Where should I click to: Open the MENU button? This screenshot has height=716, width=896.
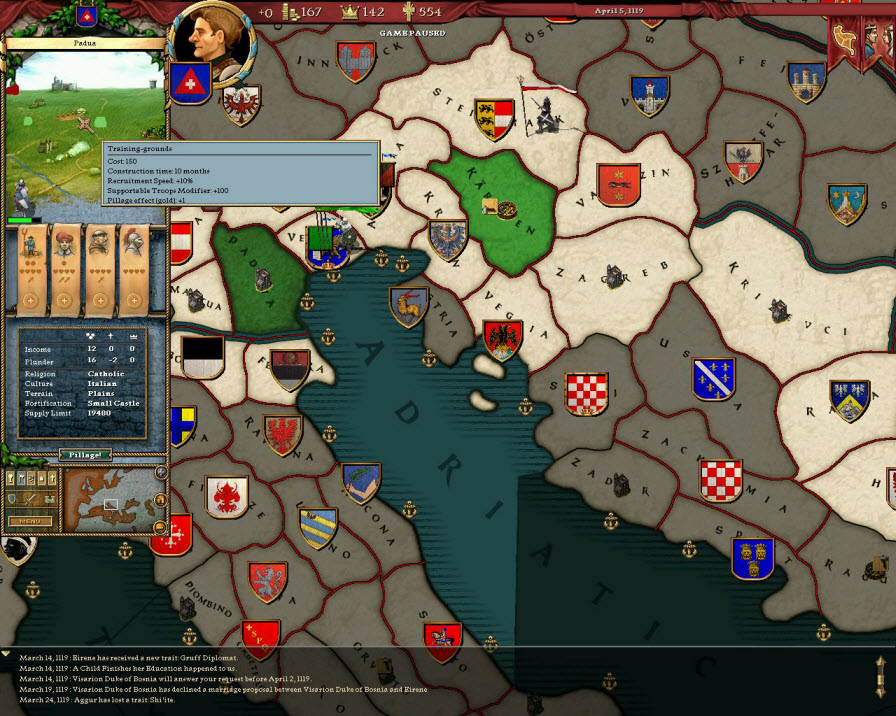pos(28,521)
